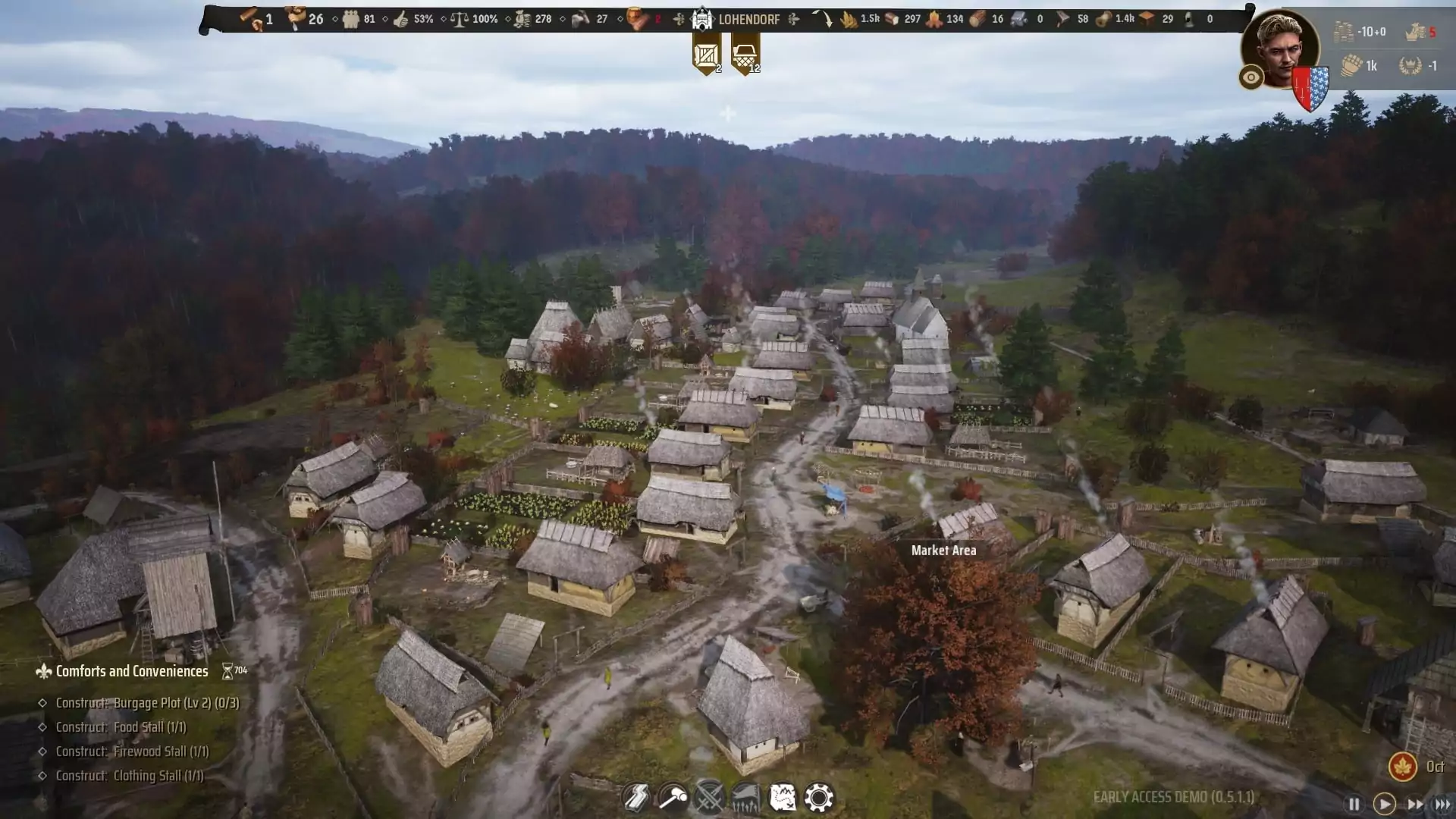Click the Burgage Plot Lv 2 objective
The height and width of the screenshot is (819, 1456).
[x=147, y=703]
